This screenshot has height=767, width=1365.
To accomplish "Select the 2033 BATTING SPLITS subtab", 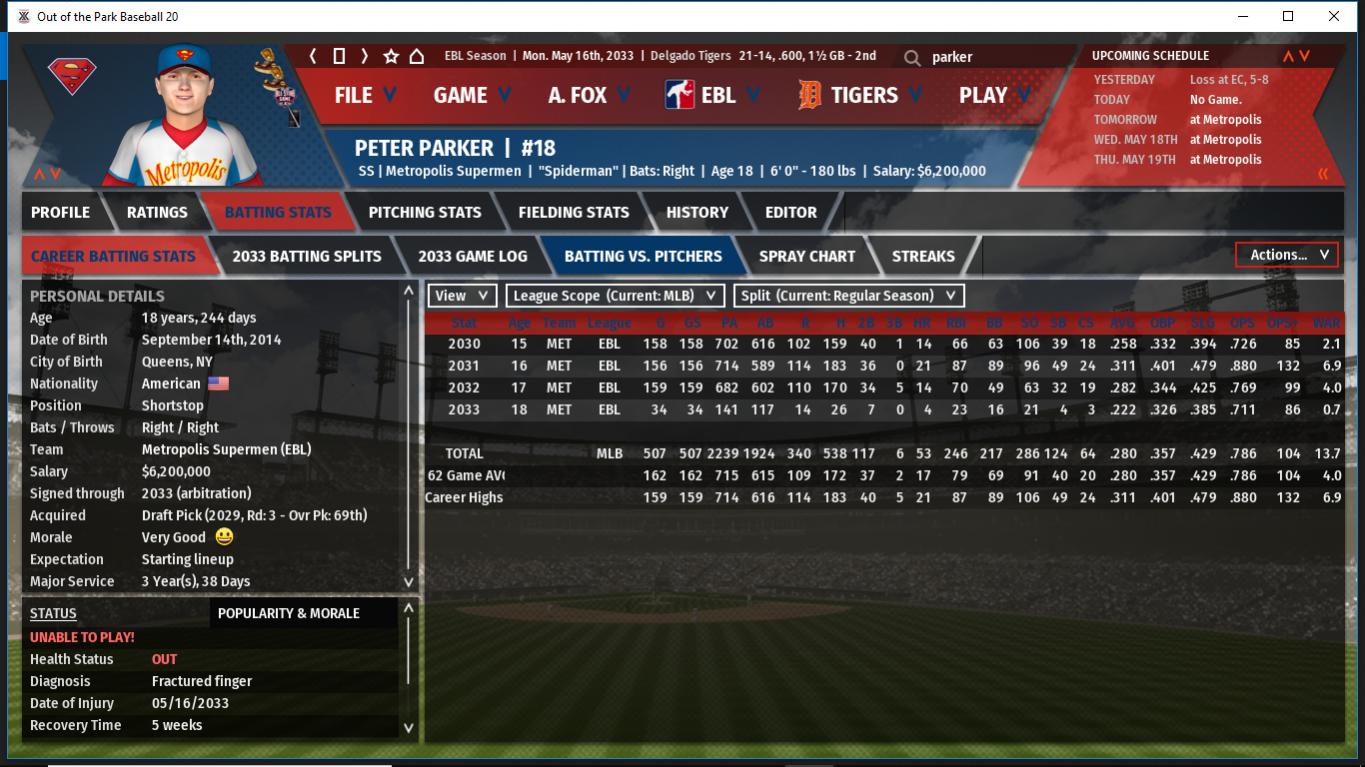I will pos(306,256).
